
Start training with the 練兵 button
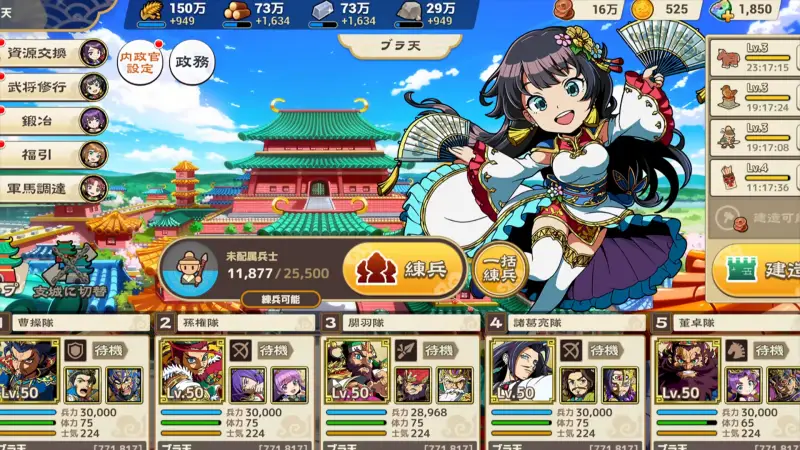click(405, 269)
